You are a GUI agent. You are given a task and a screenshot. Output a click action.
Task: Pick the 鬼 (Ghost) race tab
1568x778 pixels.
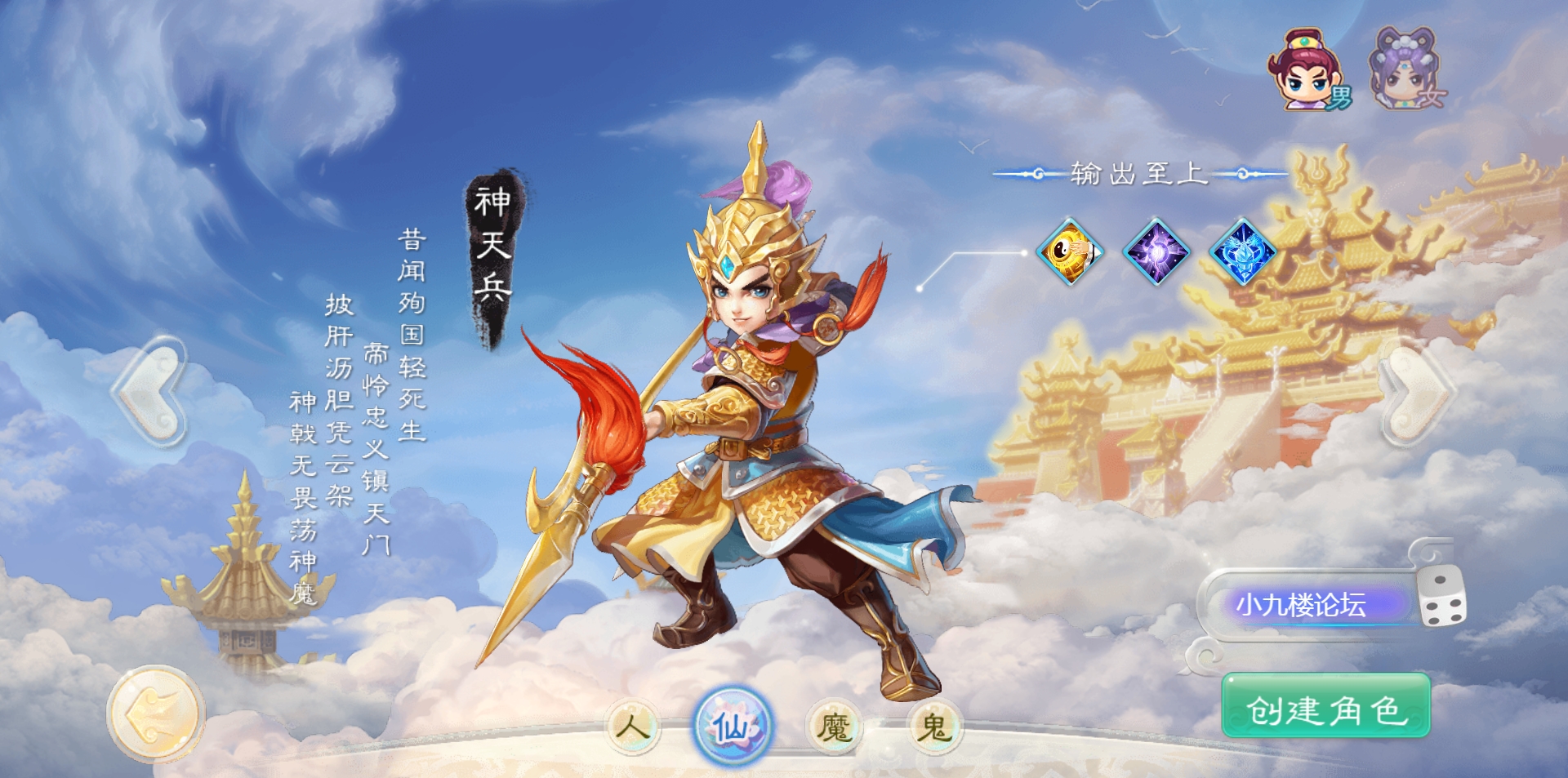tap(934, 726)
